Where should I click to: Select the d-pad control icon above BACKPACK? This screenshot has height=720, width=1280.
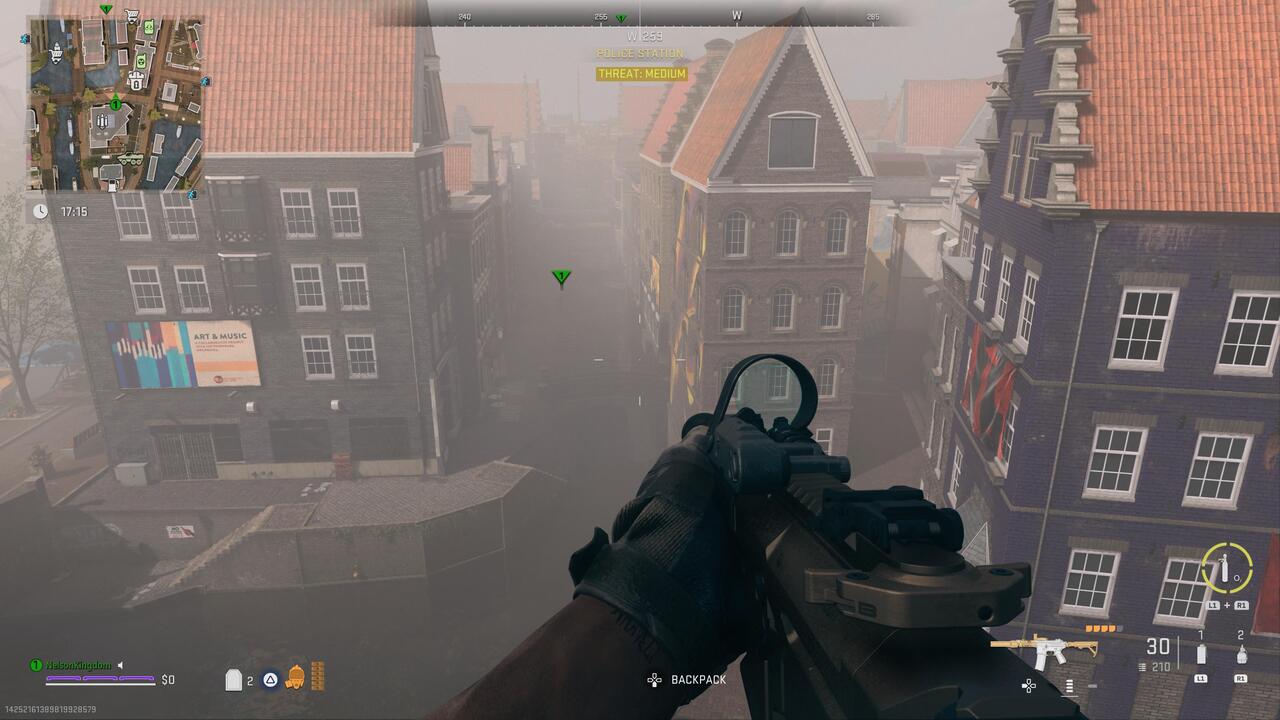[x=652, y=678]
